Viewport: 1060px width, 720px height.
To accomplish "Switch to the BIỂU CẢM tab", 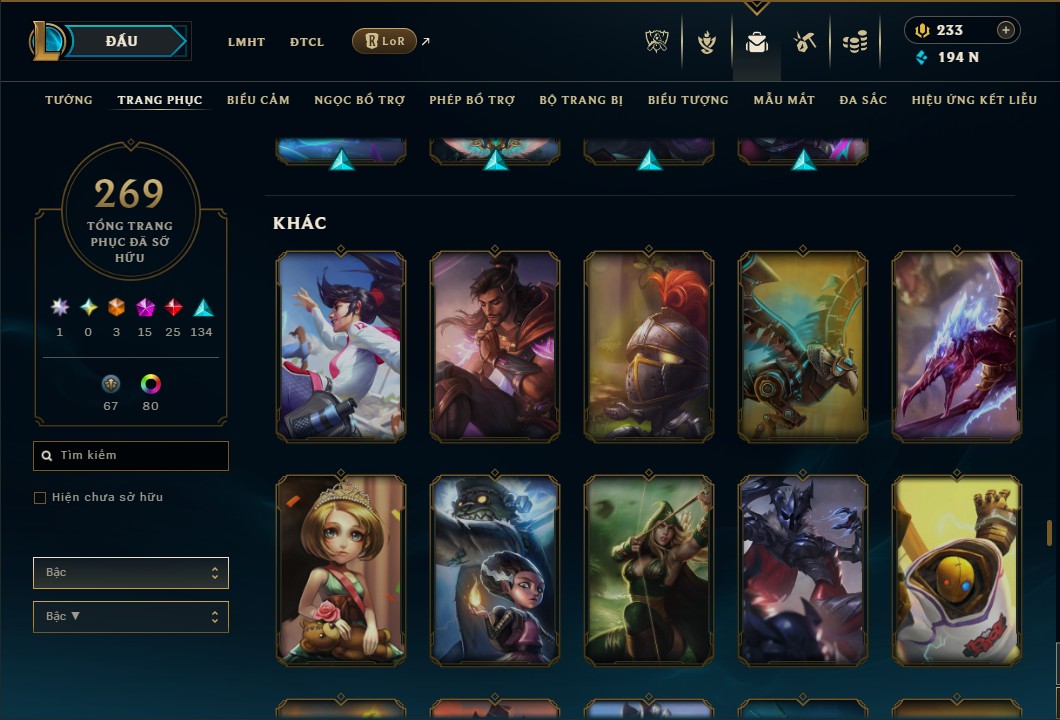I will coord(258,100).
